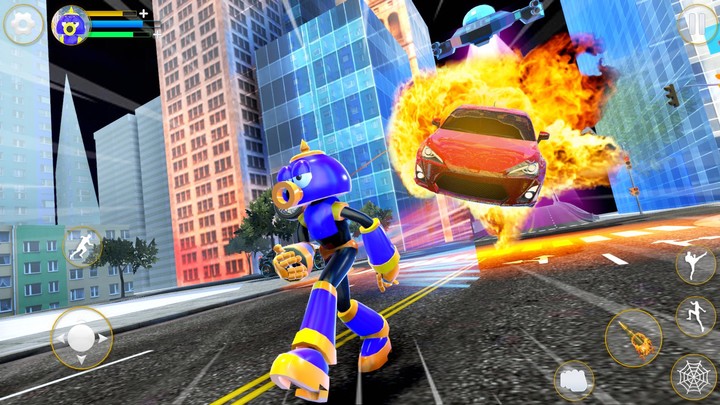
Task: Activate the jump action button
Action: coord(694,316)
